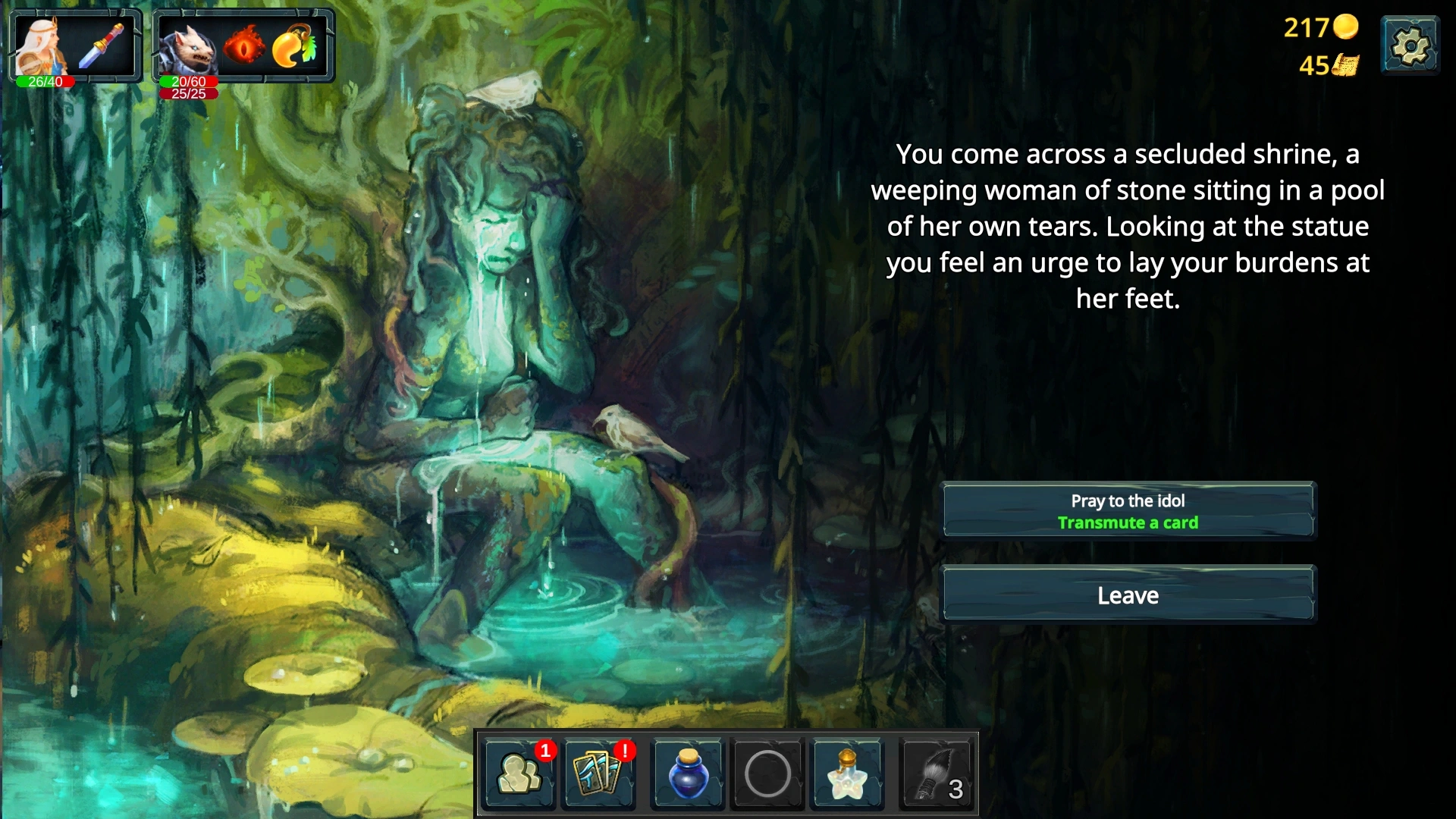Inspect the fiery eye relic
This screenshot has height=819, width=1456.
[x=245, y=45]
